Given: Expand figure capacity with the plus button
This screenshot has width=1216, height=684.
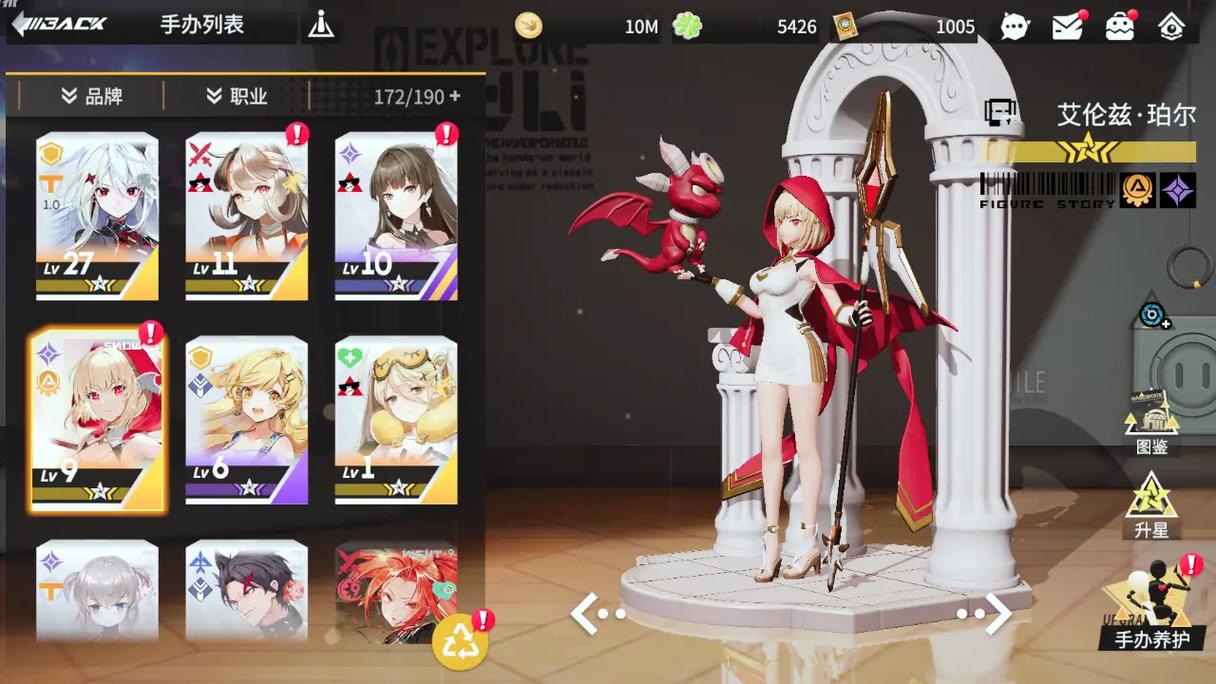Looking at the screenshot, I should click(x=455, y=96).
